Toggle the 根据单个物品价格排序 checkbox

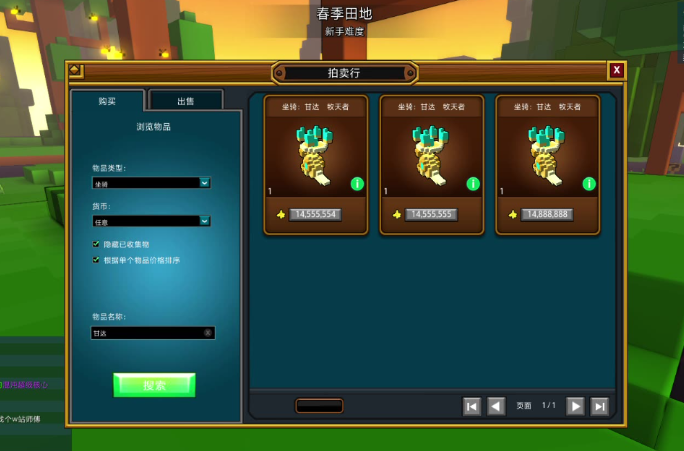[96, 260]
